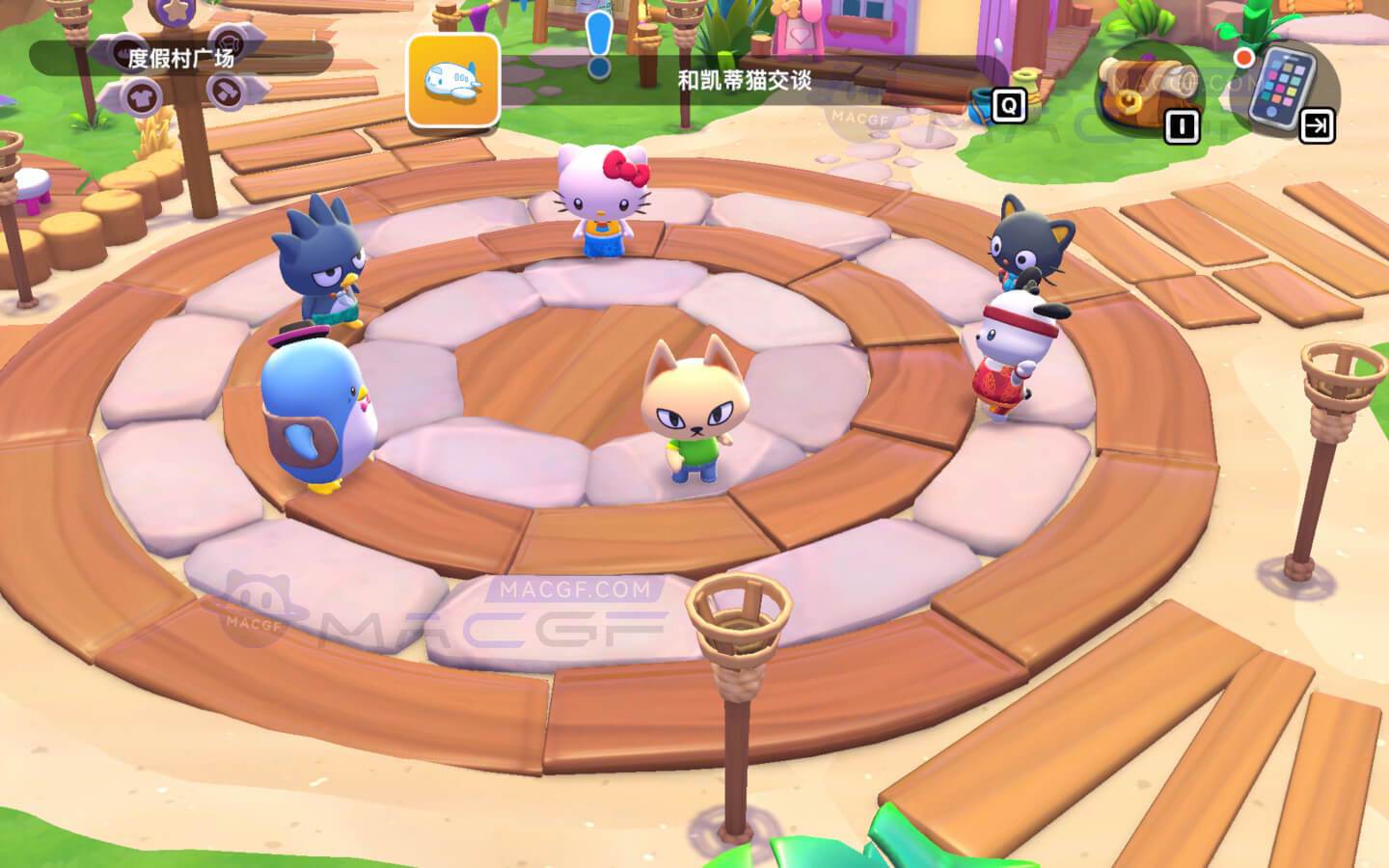Viewport: 1389px width, 868px height.
Task: Click the shirt outfit icon on the signpost
Action: 142,96
